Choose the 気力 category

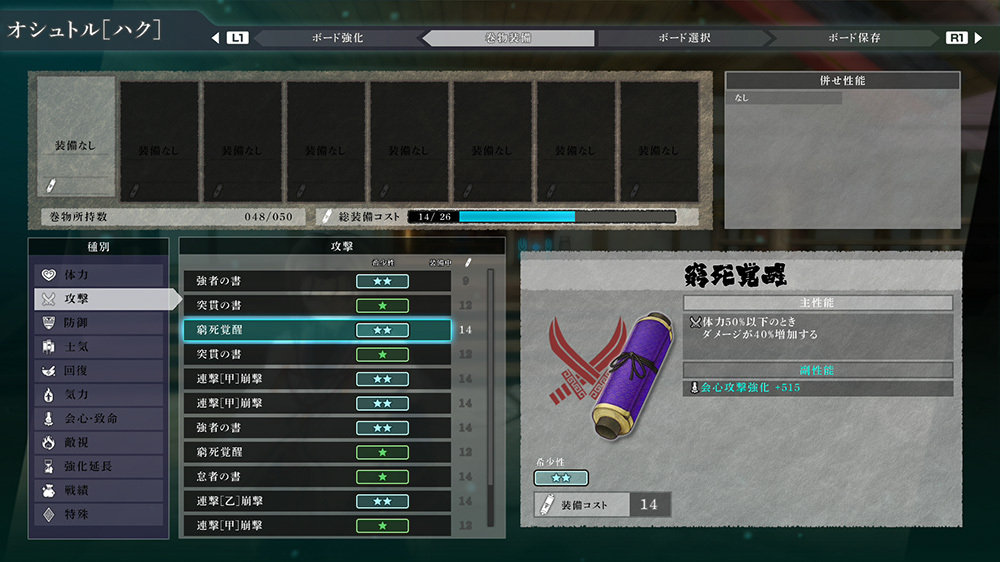click(98, 395)
